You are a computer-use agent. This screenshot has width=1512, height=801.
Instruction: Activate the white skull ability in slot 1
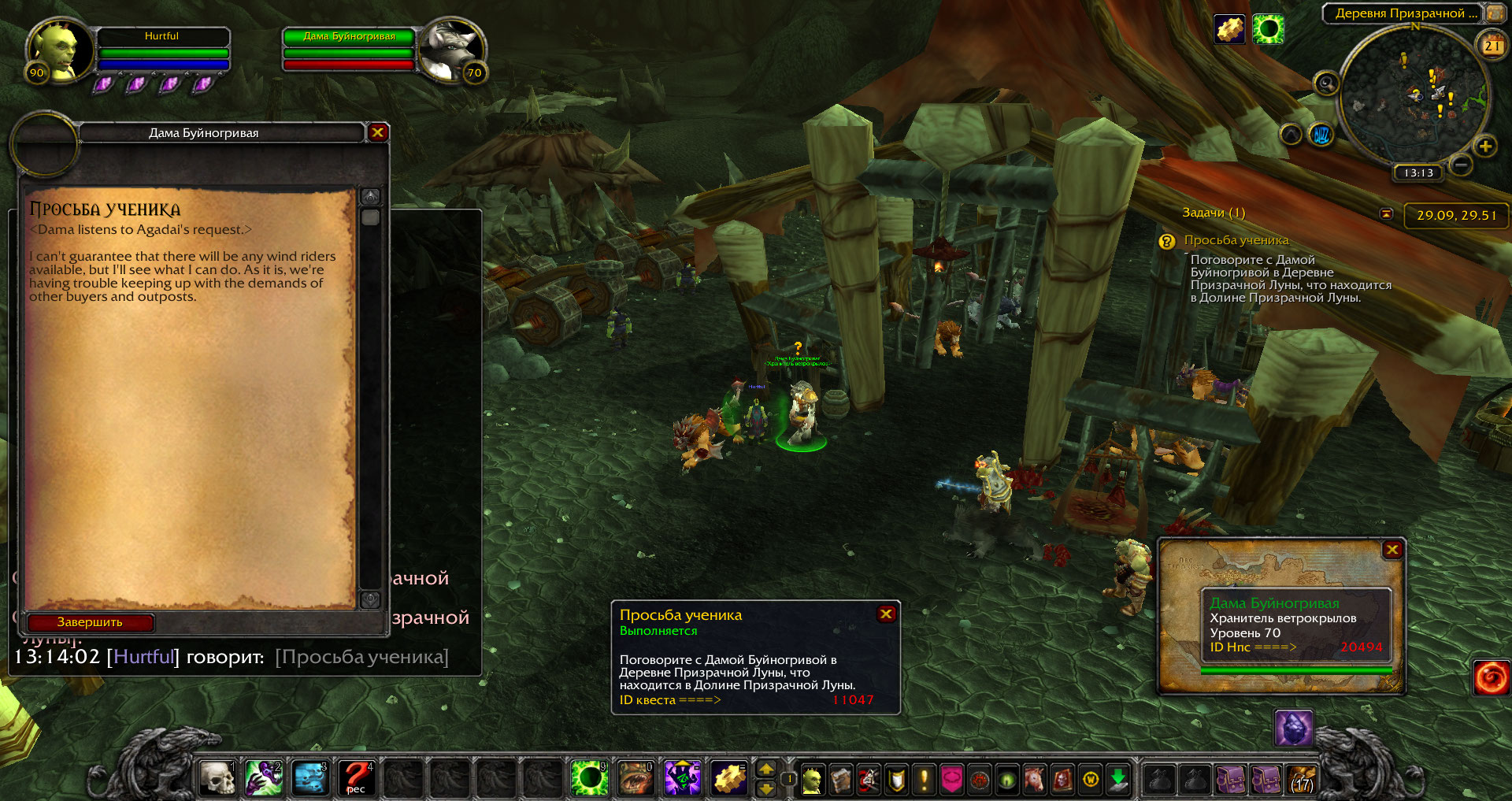(217, 777)
